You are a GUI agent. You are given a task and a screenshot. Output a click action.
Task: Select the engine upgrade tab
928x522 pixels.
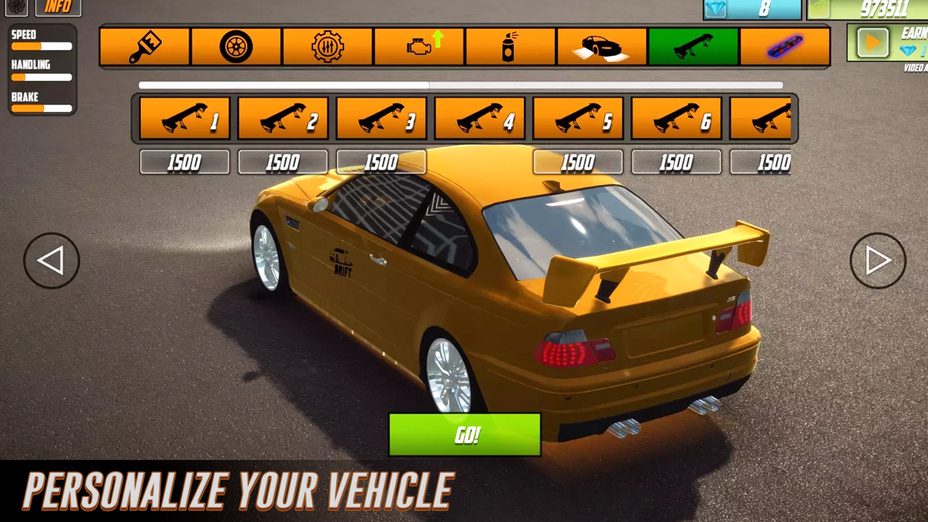pyautogui.click(x=419, y=47)
